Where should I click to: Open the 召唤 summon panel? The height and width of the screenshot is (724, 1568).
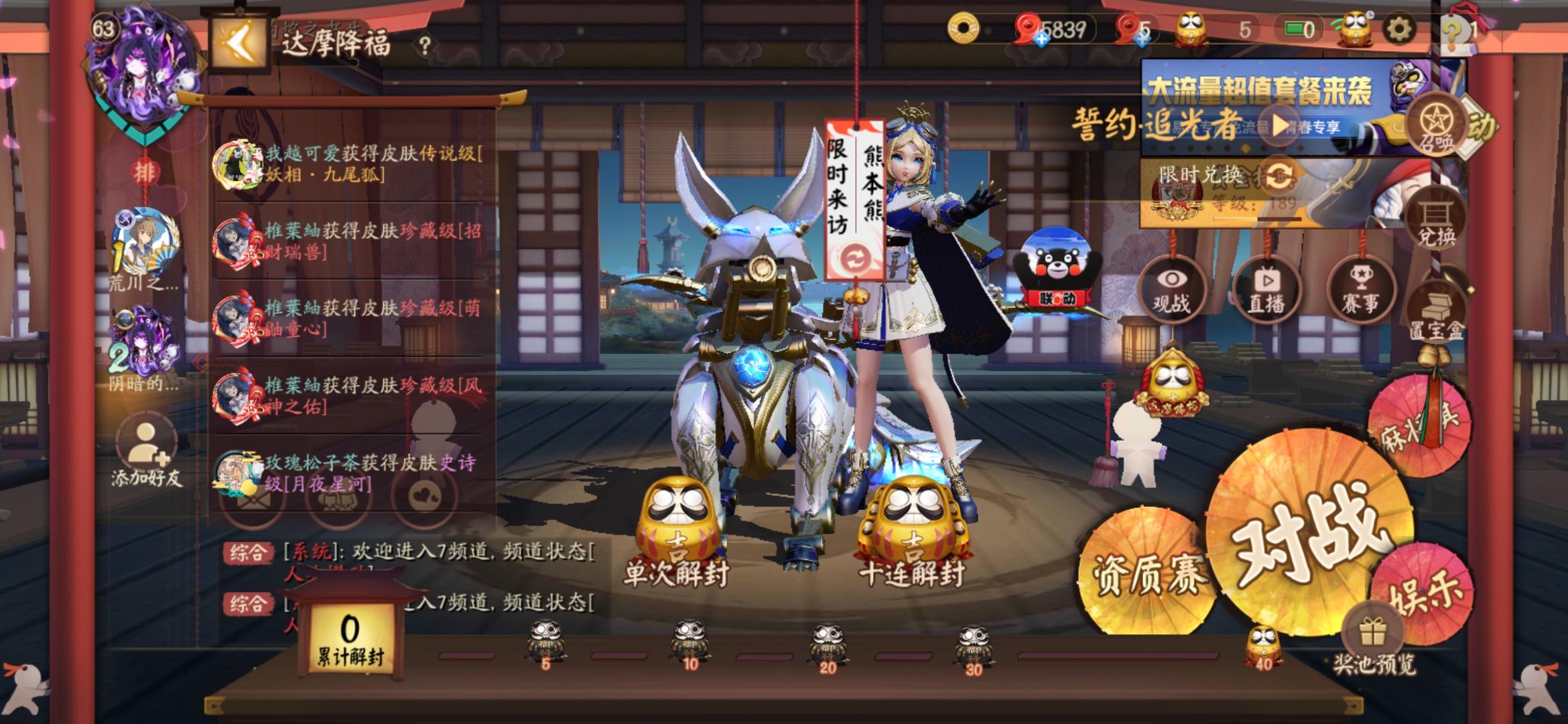tap(1436, 124)
